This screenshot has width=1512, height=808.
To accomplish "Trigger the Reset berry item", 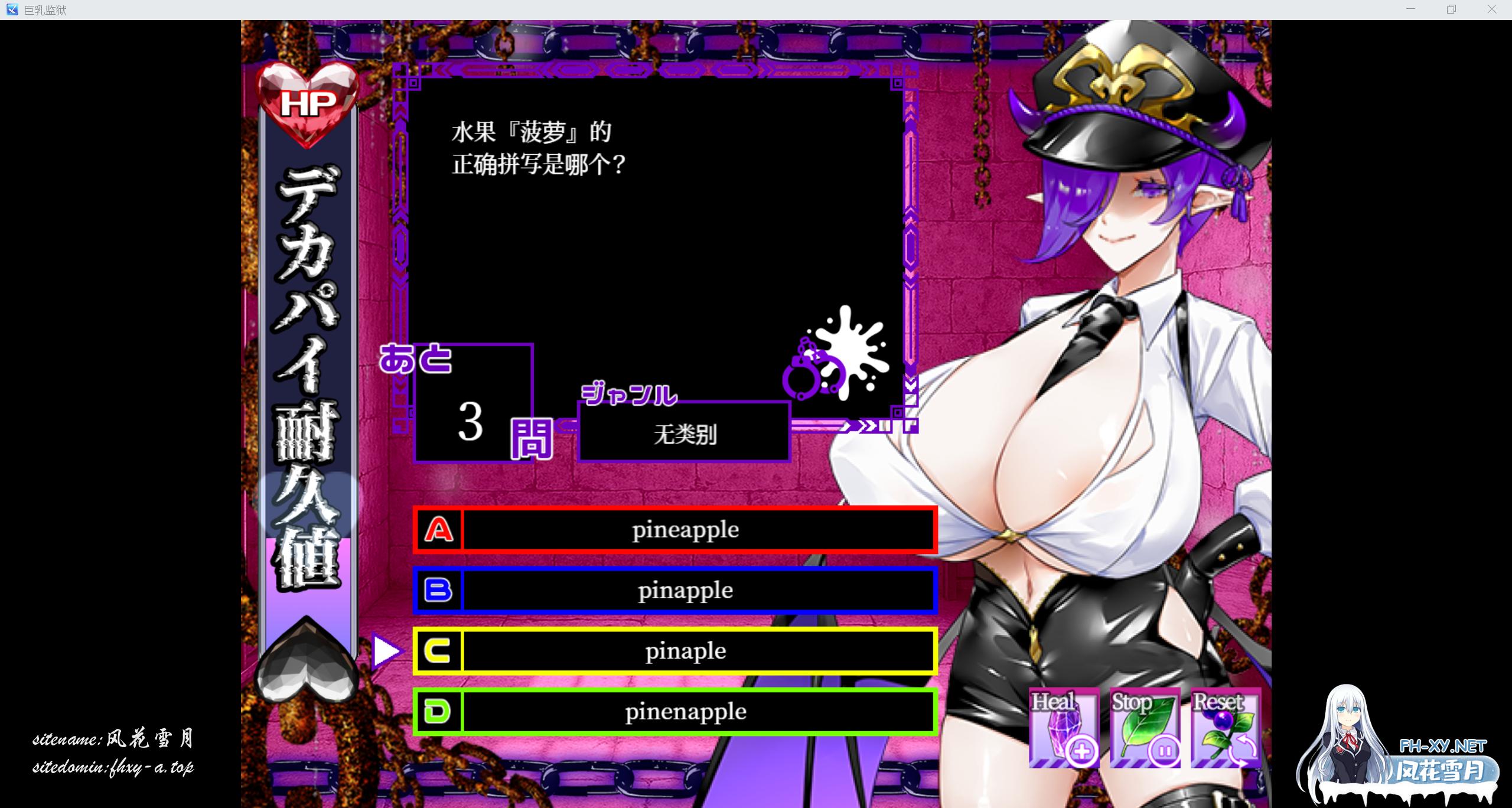I will pos(1226,728).
